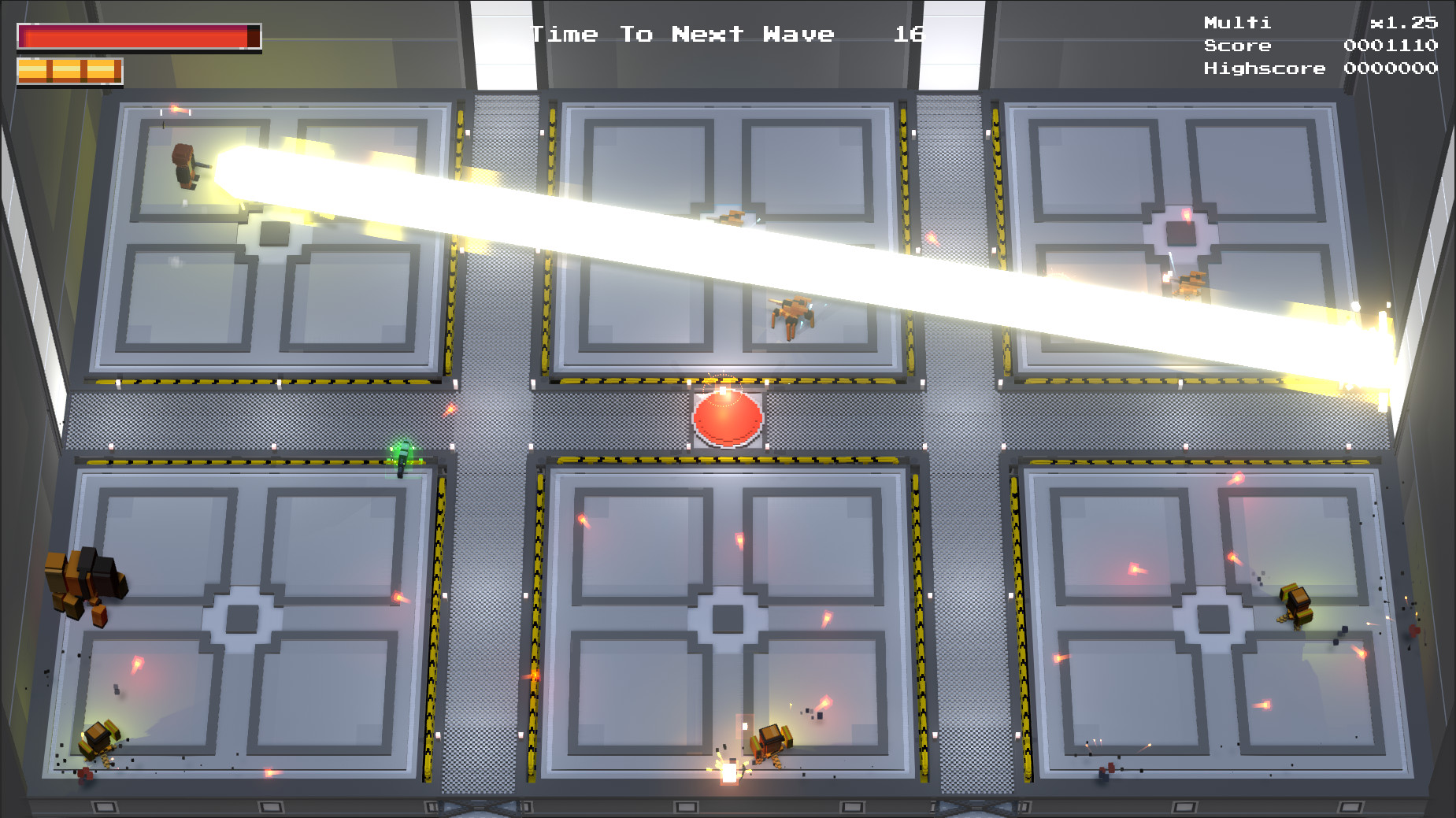Viewport: 1456px width, 818px height.
Task: Click the Multi x1.25 readout
Action: click(1323, 24)
